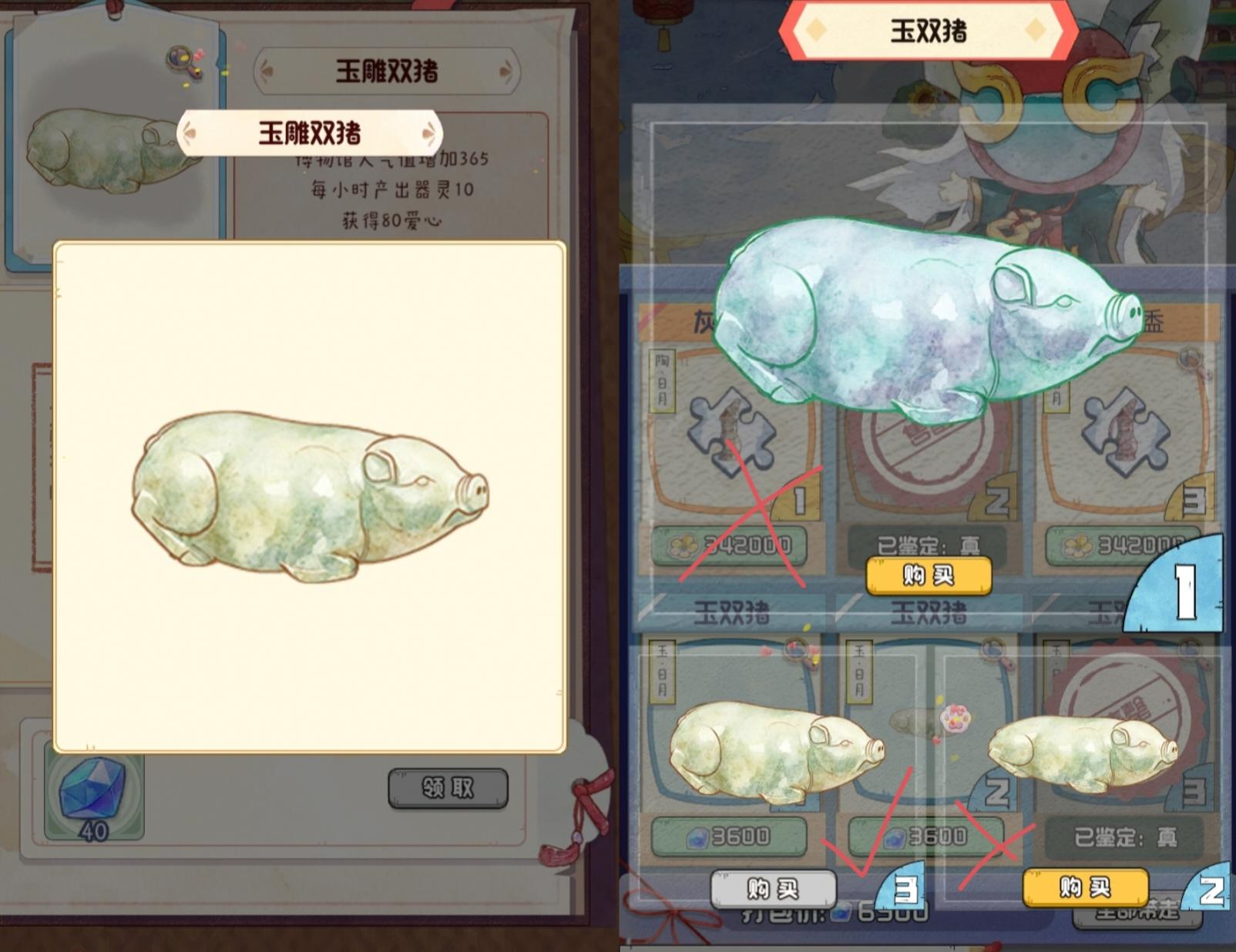
Task: Click the magnifying glass appraisal icon
Action: [179, 58]
